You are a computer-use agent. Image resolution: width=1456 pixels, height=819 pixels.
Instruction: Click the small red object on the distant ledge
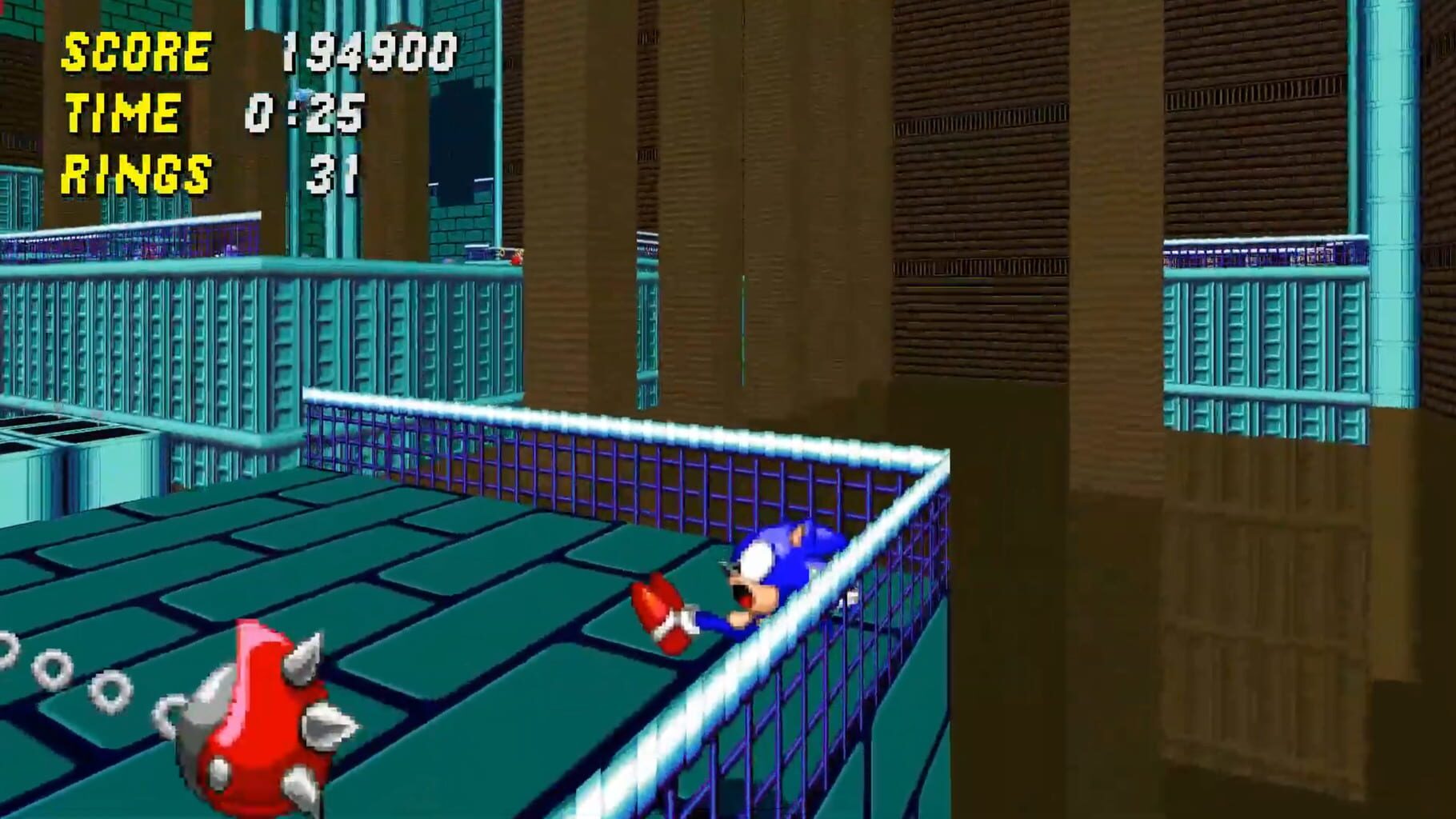coord(516,258)
